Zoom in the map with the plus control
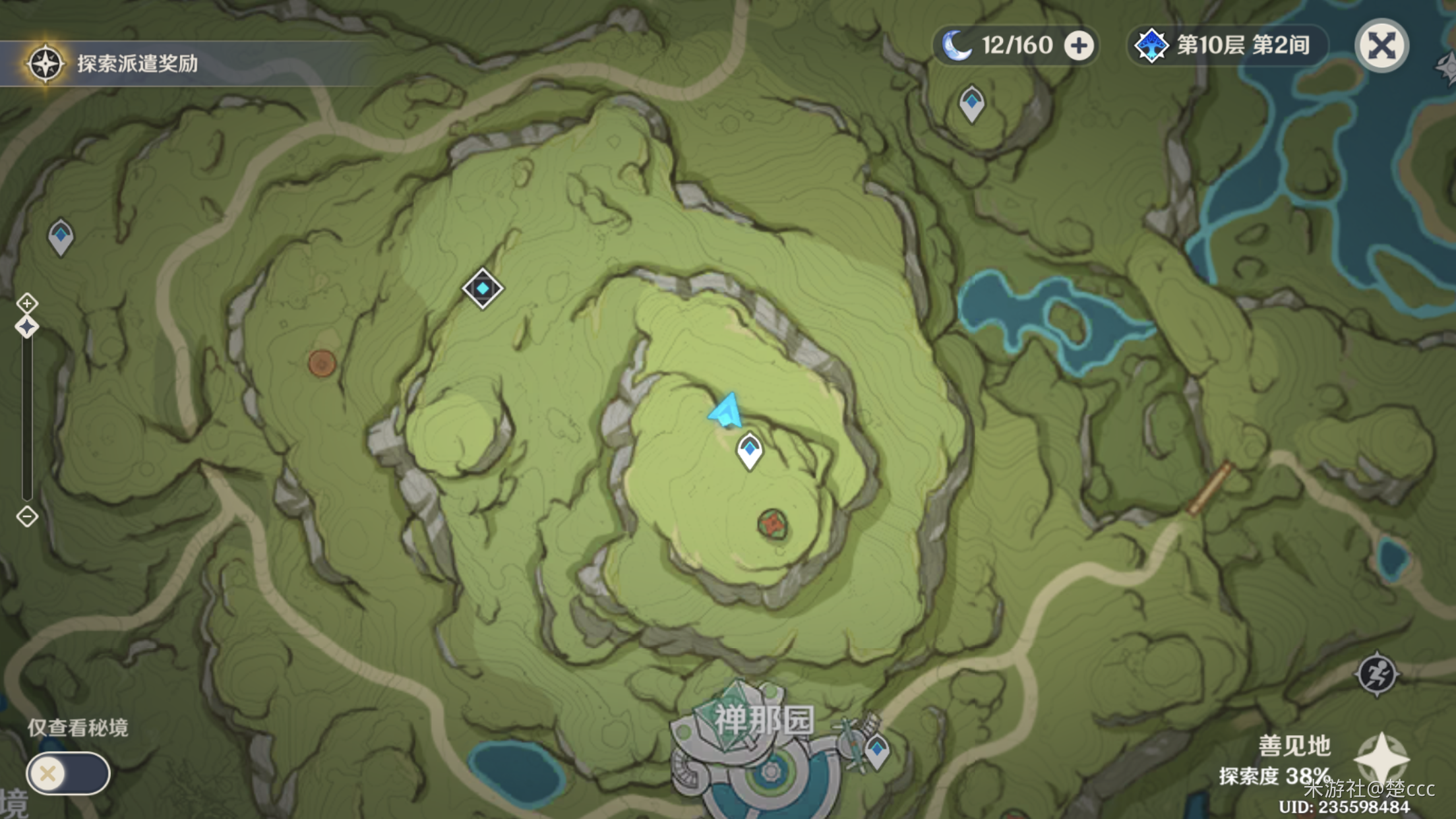This screenshot has height=819, width=1456. pyautogui.click(x=27, y=303)
